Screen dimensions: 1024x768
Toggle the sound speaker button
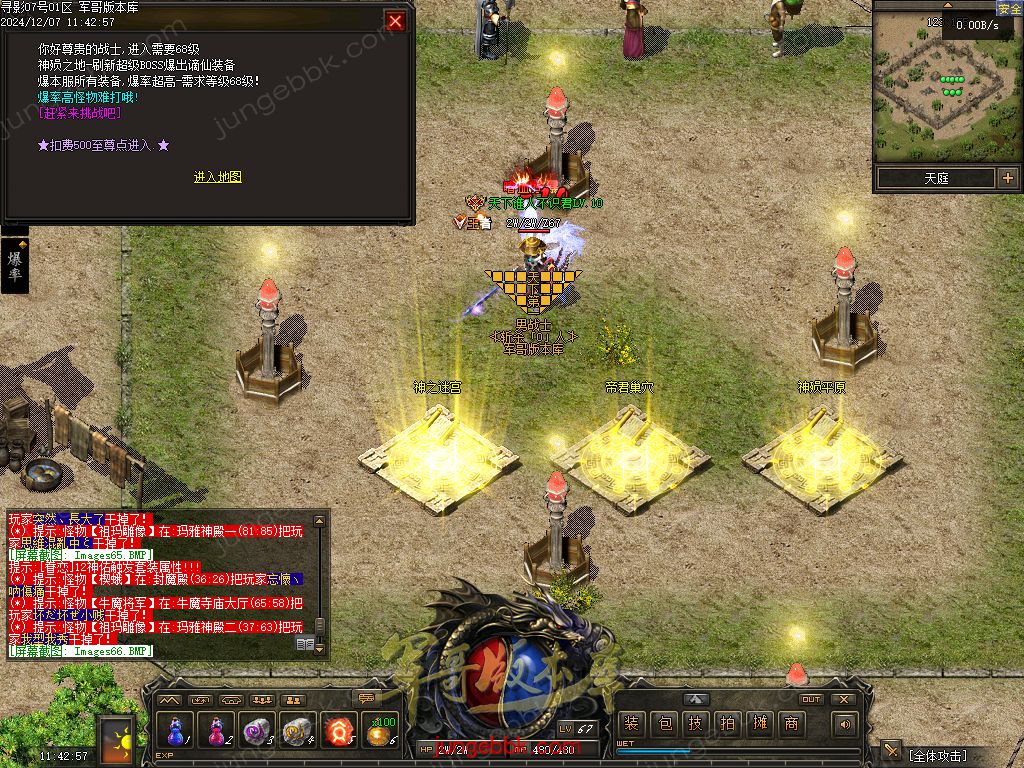[846, 725]
